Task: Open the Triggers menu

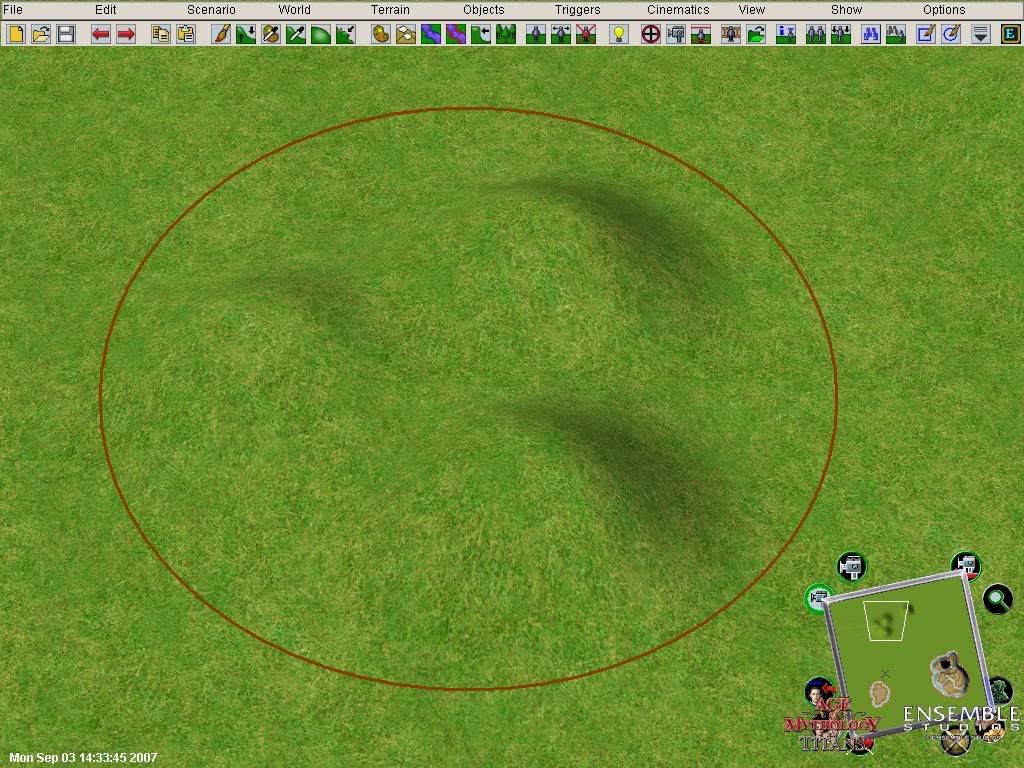Action: point(577,10)
